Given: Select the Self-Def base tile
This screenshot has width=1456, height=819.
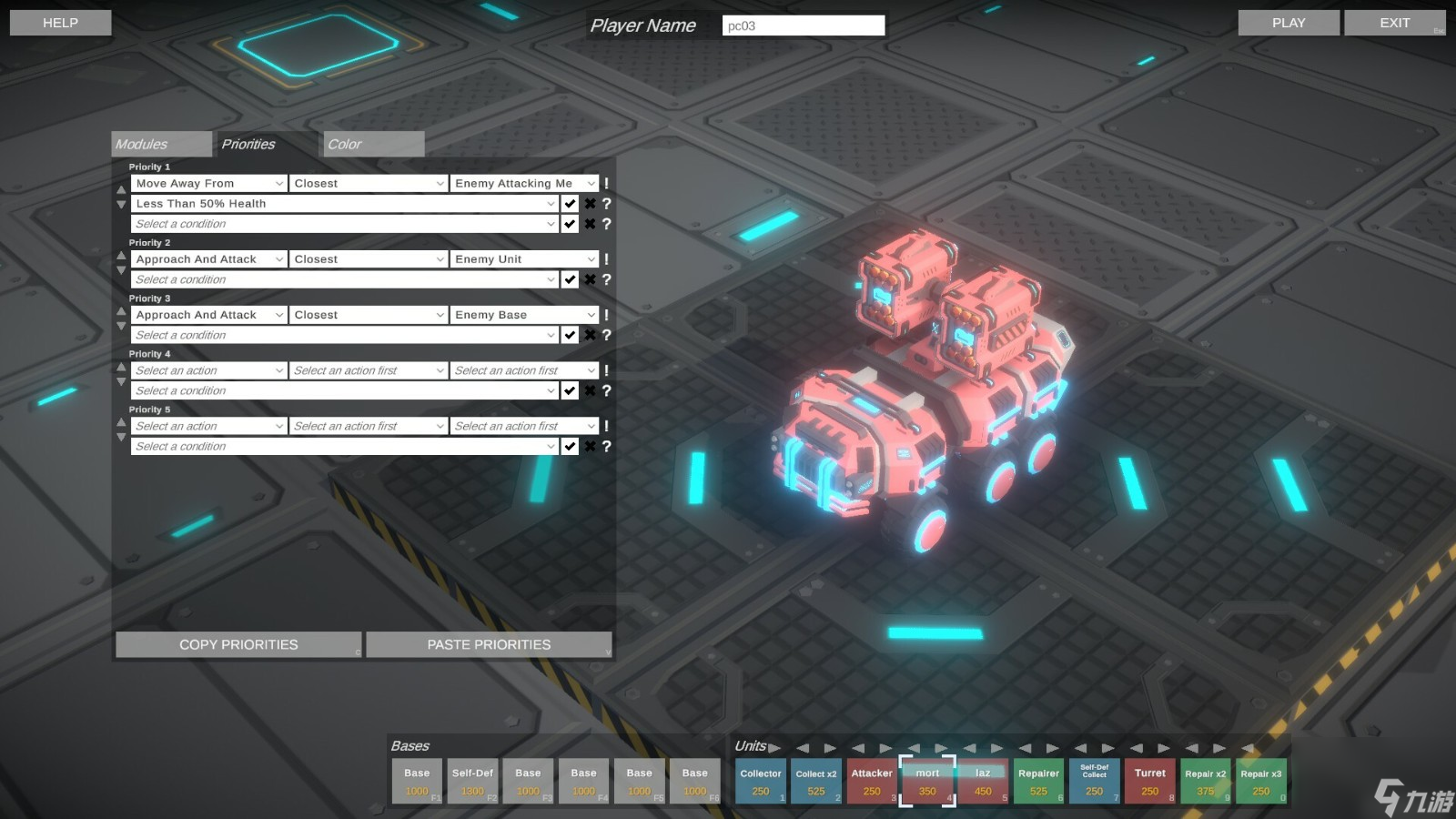Looking at the screenshot, I should 472,782.
